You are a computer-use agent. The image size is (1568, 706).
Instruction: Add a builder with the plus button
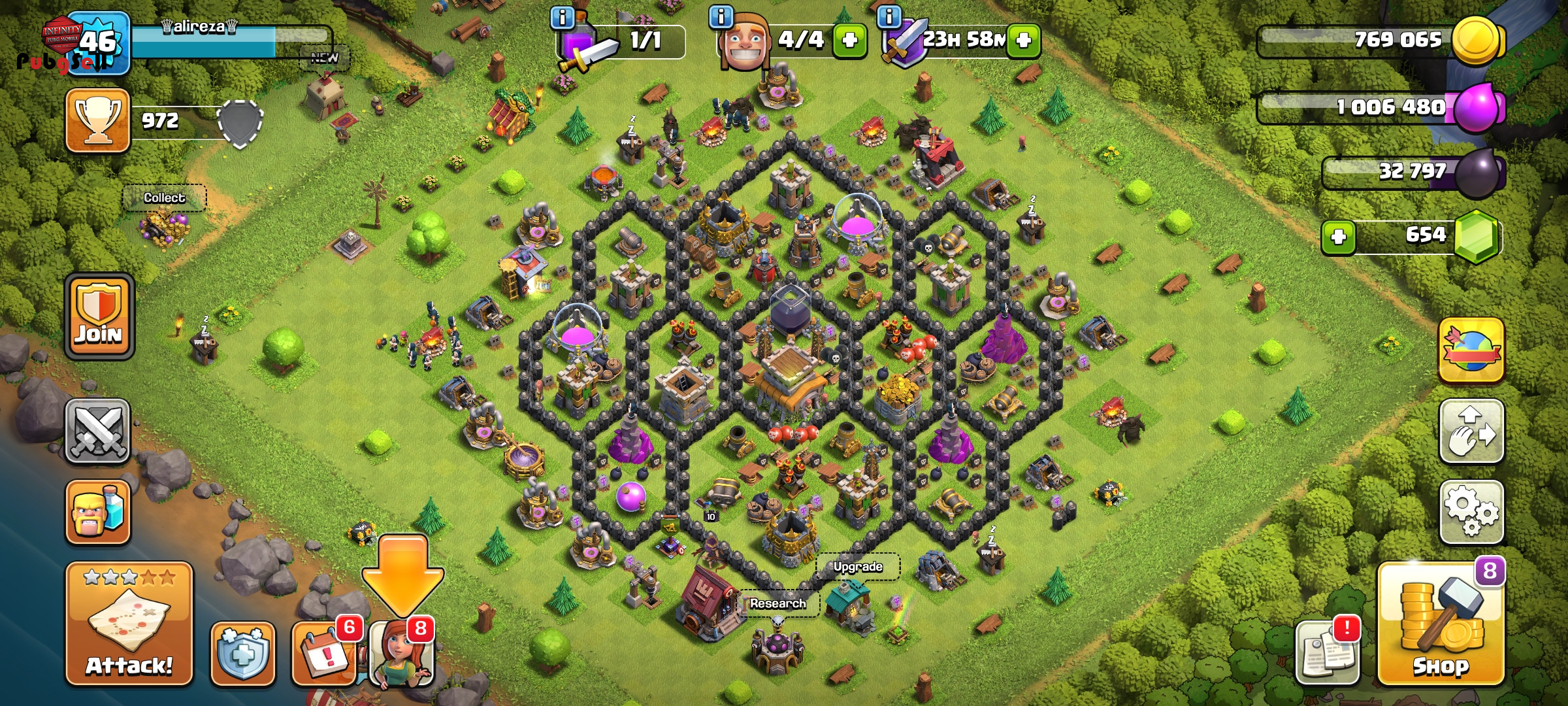[x=849, y=41]
